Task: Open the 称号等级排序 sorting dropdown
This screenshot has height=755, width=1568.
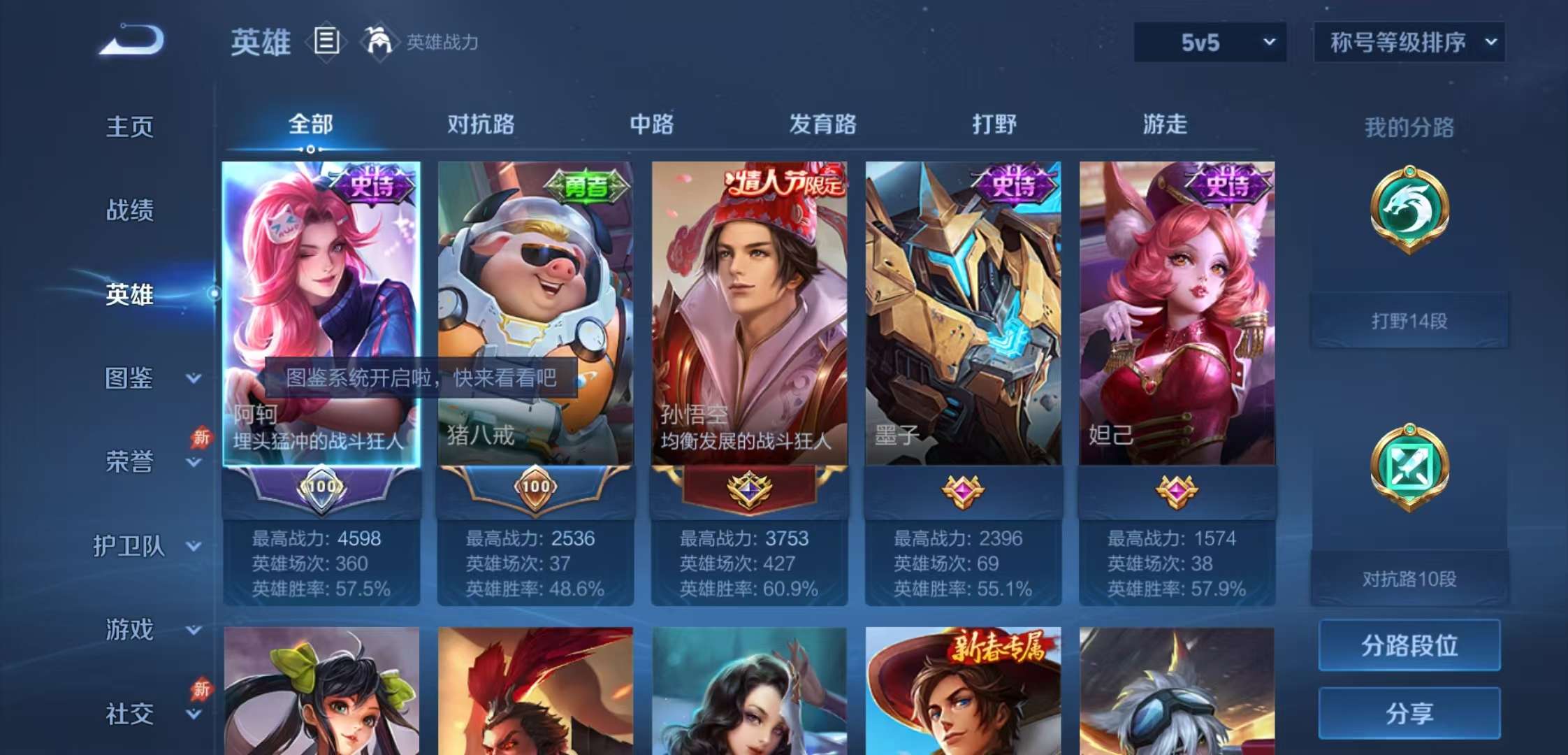Action: [x=1408, y=42]
